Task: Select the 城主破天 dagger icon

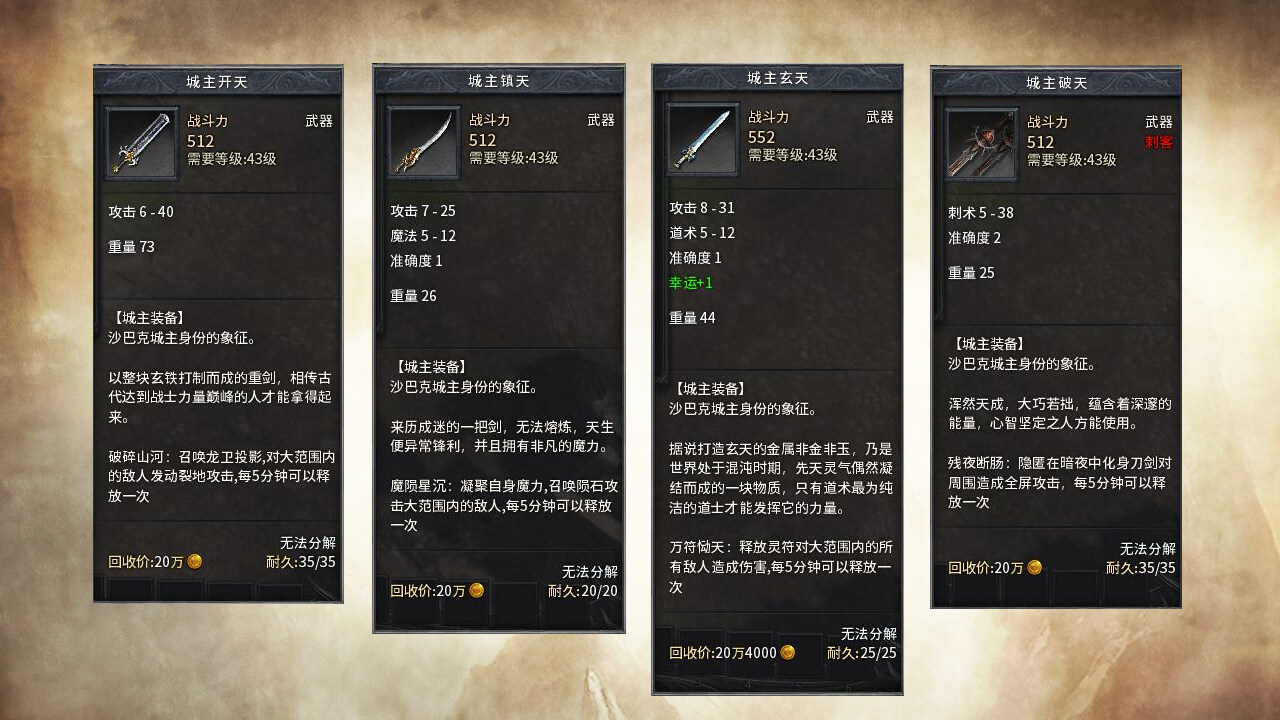Action: point(976,141)
